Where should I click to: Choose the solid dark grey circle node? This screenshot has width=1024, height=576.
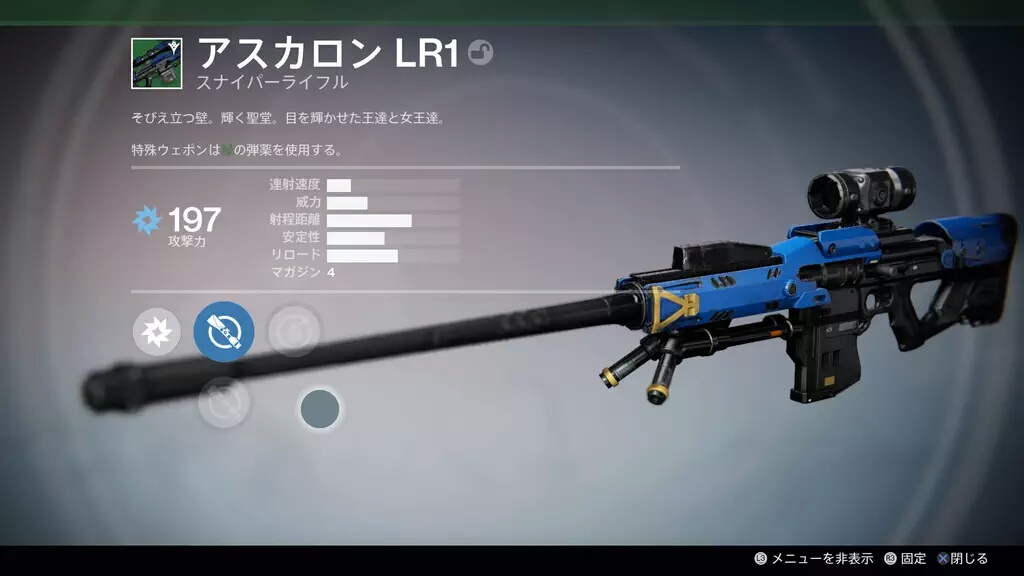pos(320,409)
